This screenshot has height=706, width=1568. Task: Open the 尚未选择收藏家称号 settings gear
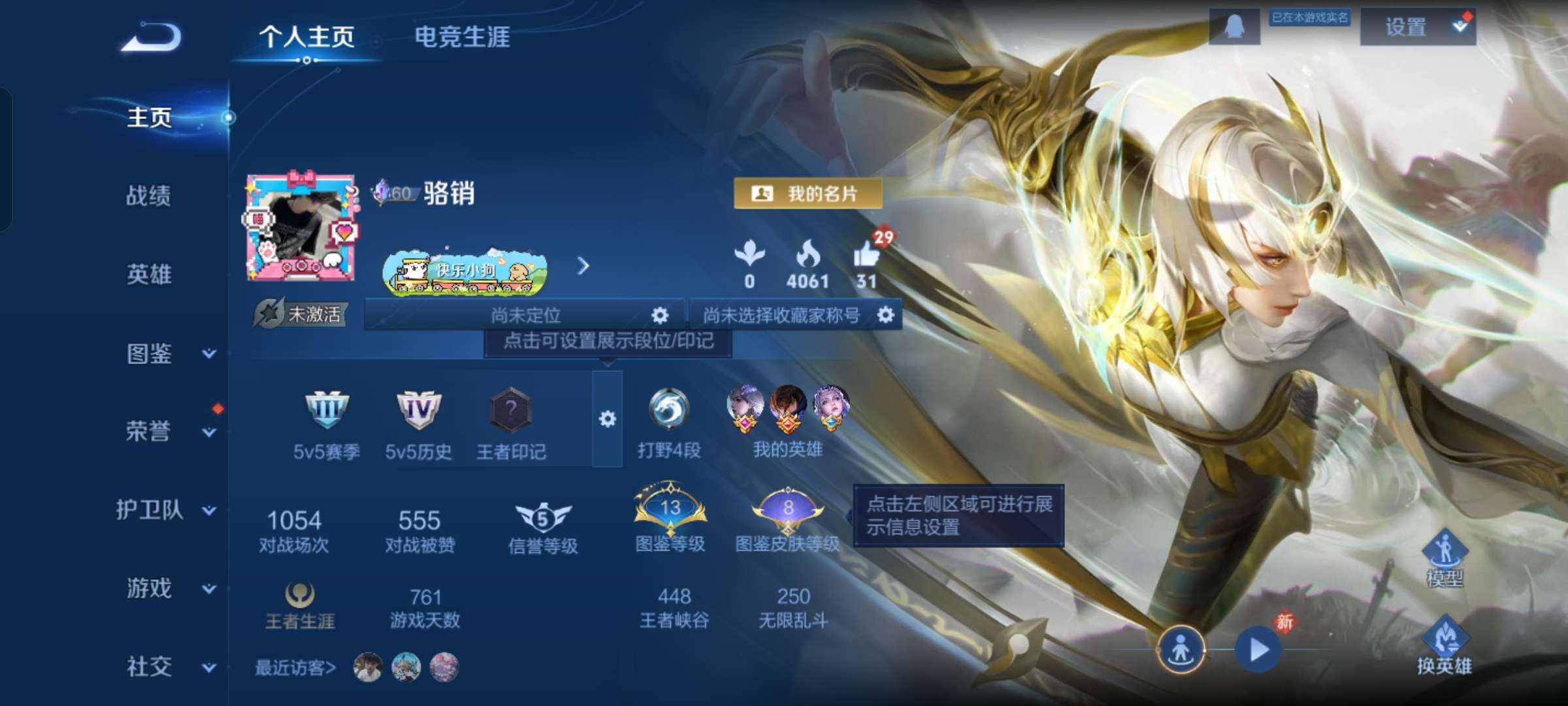tap(886, 314)
